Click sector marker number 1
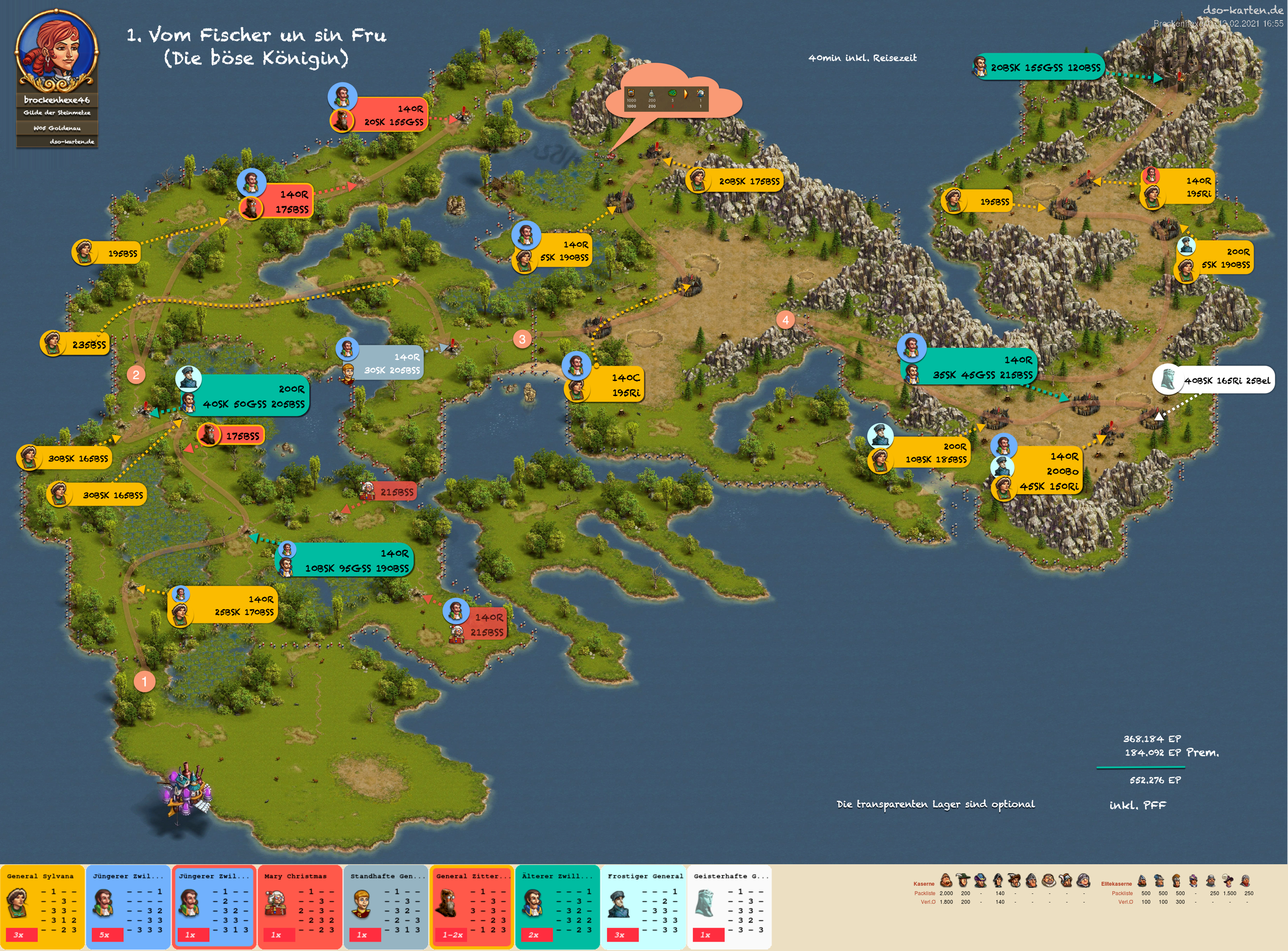Image resolution: width=1288 pixels, height=951 pixels. [144, 682]
